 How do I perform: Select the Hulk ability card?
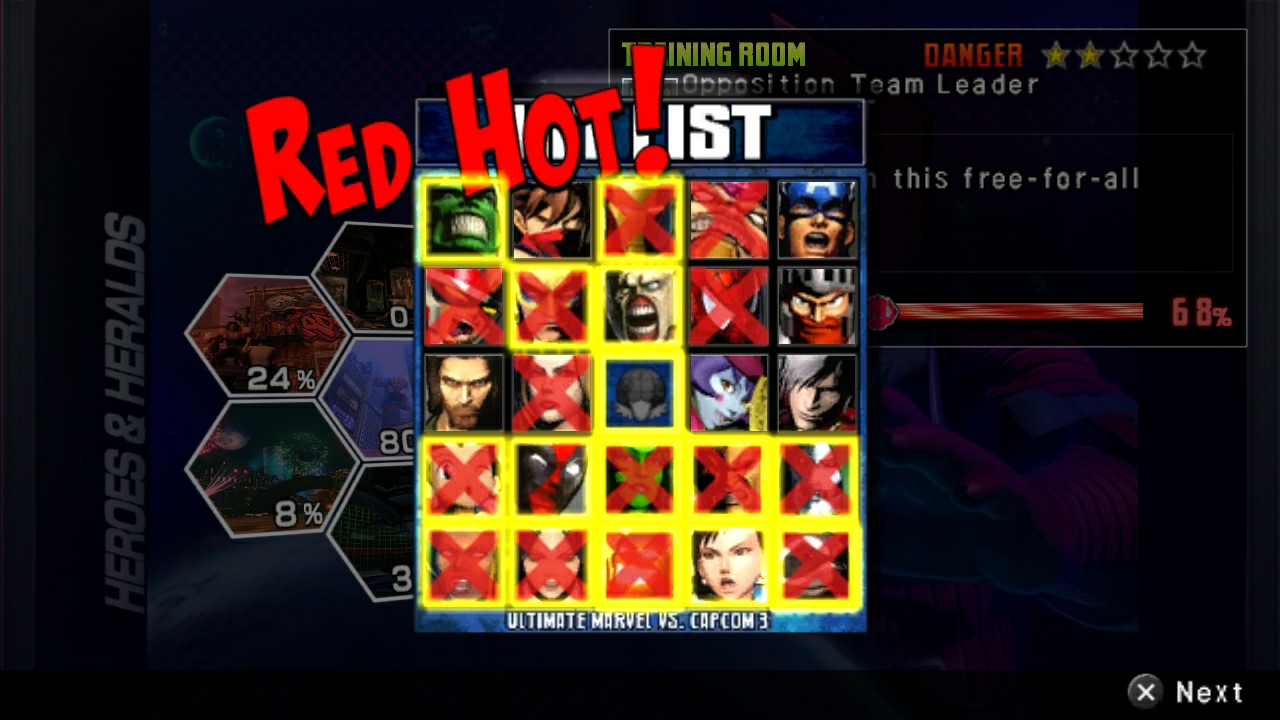[463, 218]
